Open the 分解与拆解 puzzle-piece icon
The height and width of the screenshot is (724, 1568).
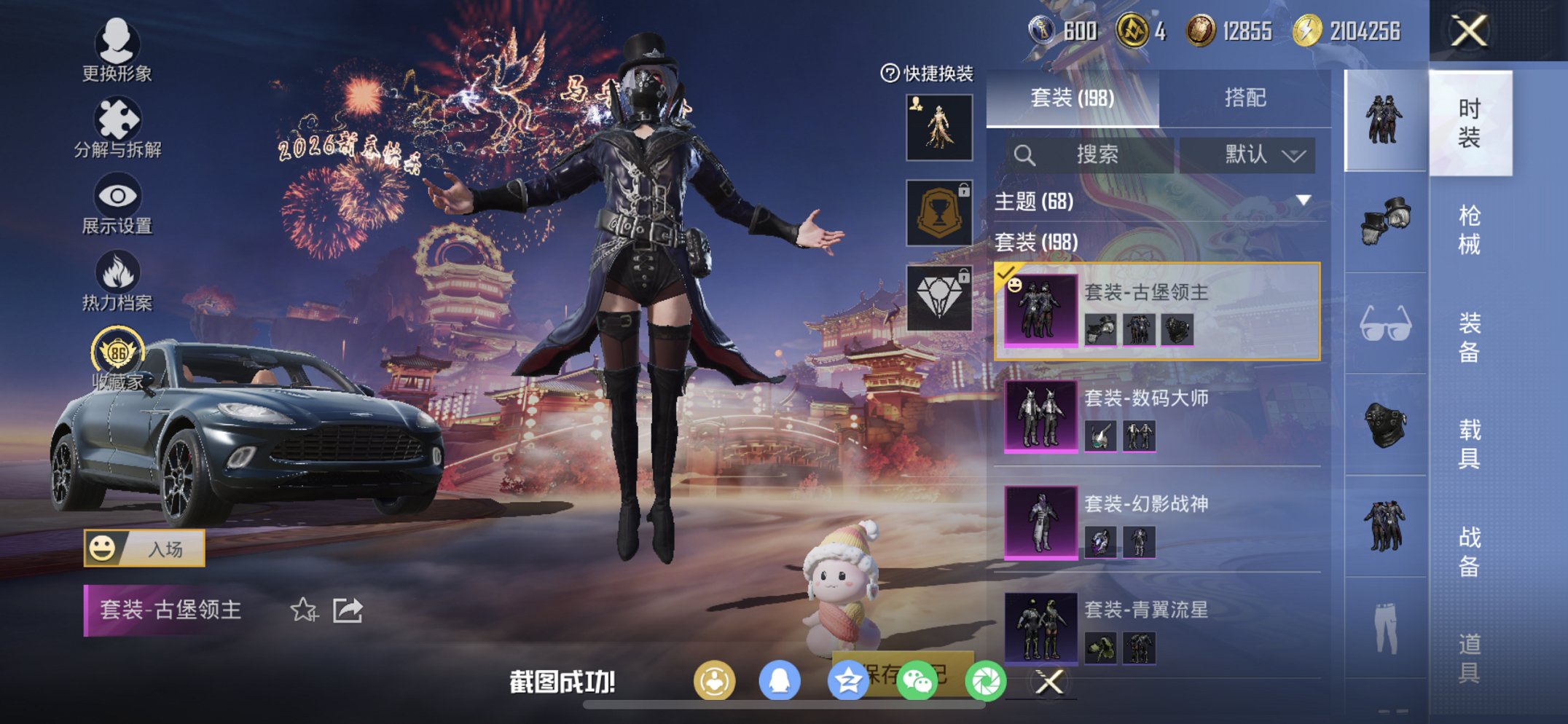coord(119,117)
